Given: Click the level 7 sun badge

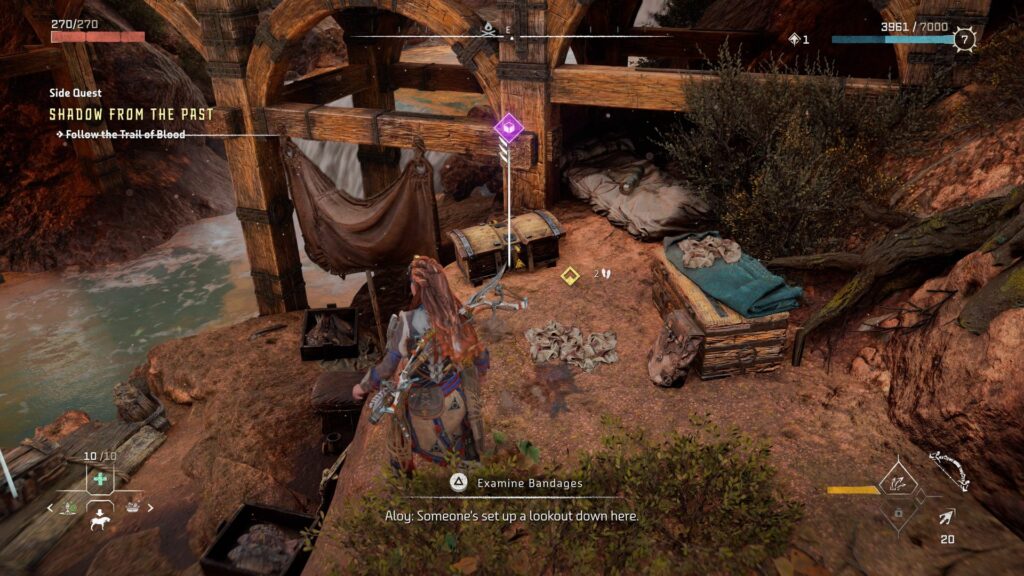Looking at the screenshot, I should pyautogui.click(x=964, y=39).
